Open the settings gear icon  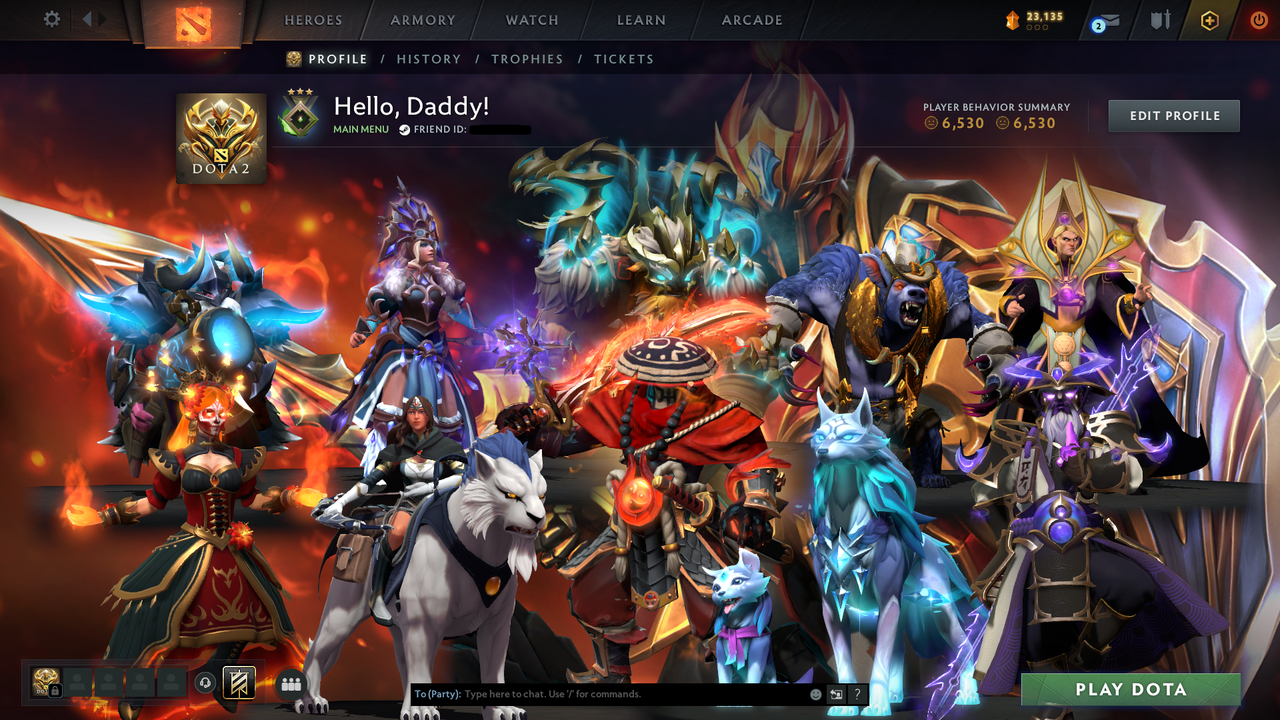pos(28,19)
